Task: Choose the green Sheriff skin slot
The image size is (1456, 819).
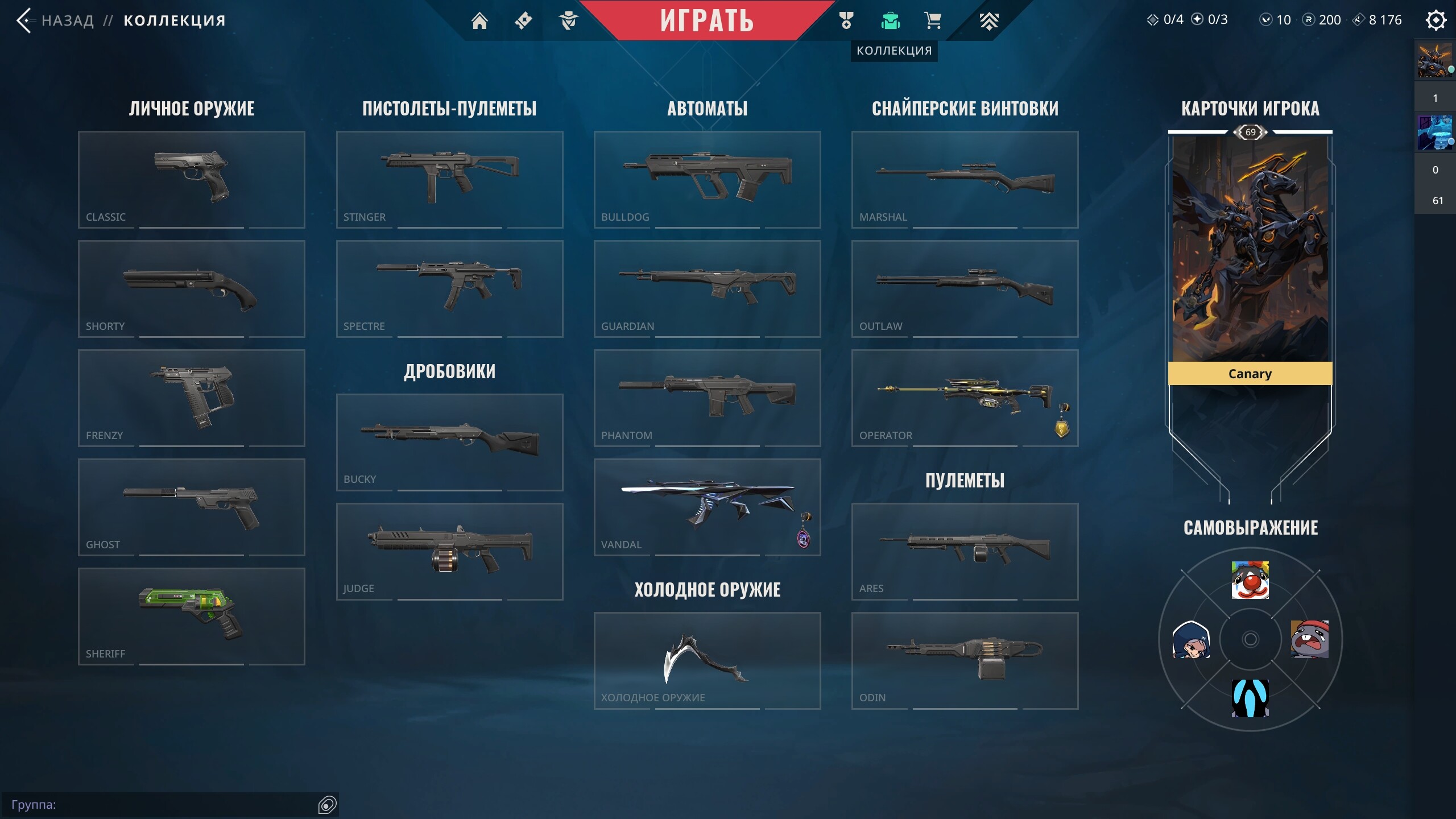Action: pyautogui.click(x=191, y=616)
